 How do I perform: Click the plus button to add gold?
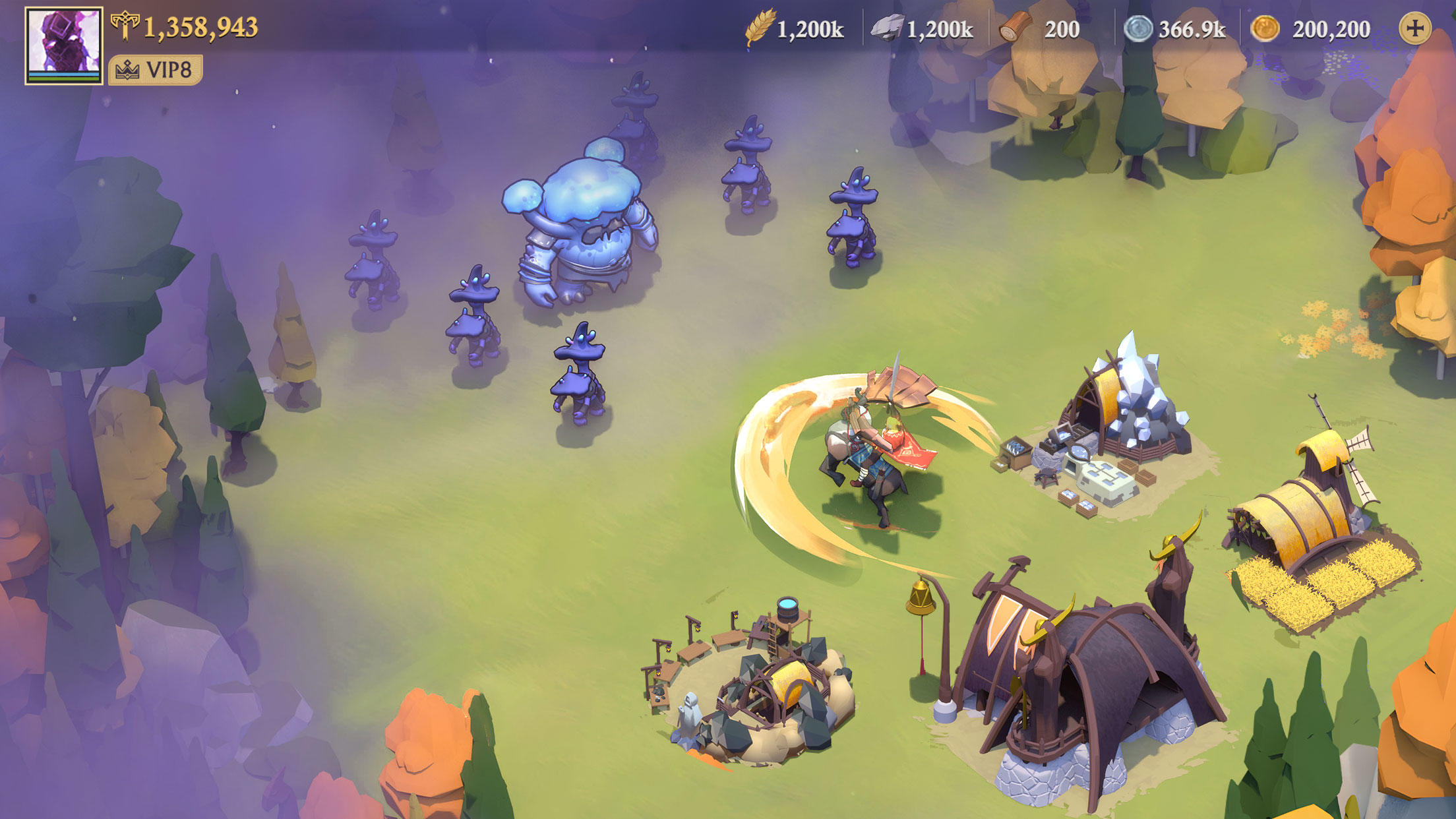1414,28
